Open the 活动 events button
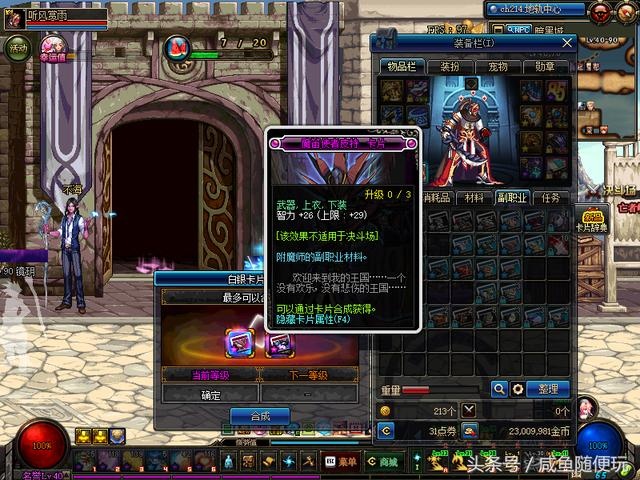The width and height of the screenshot is (640, 480). [x=19, y=49]
